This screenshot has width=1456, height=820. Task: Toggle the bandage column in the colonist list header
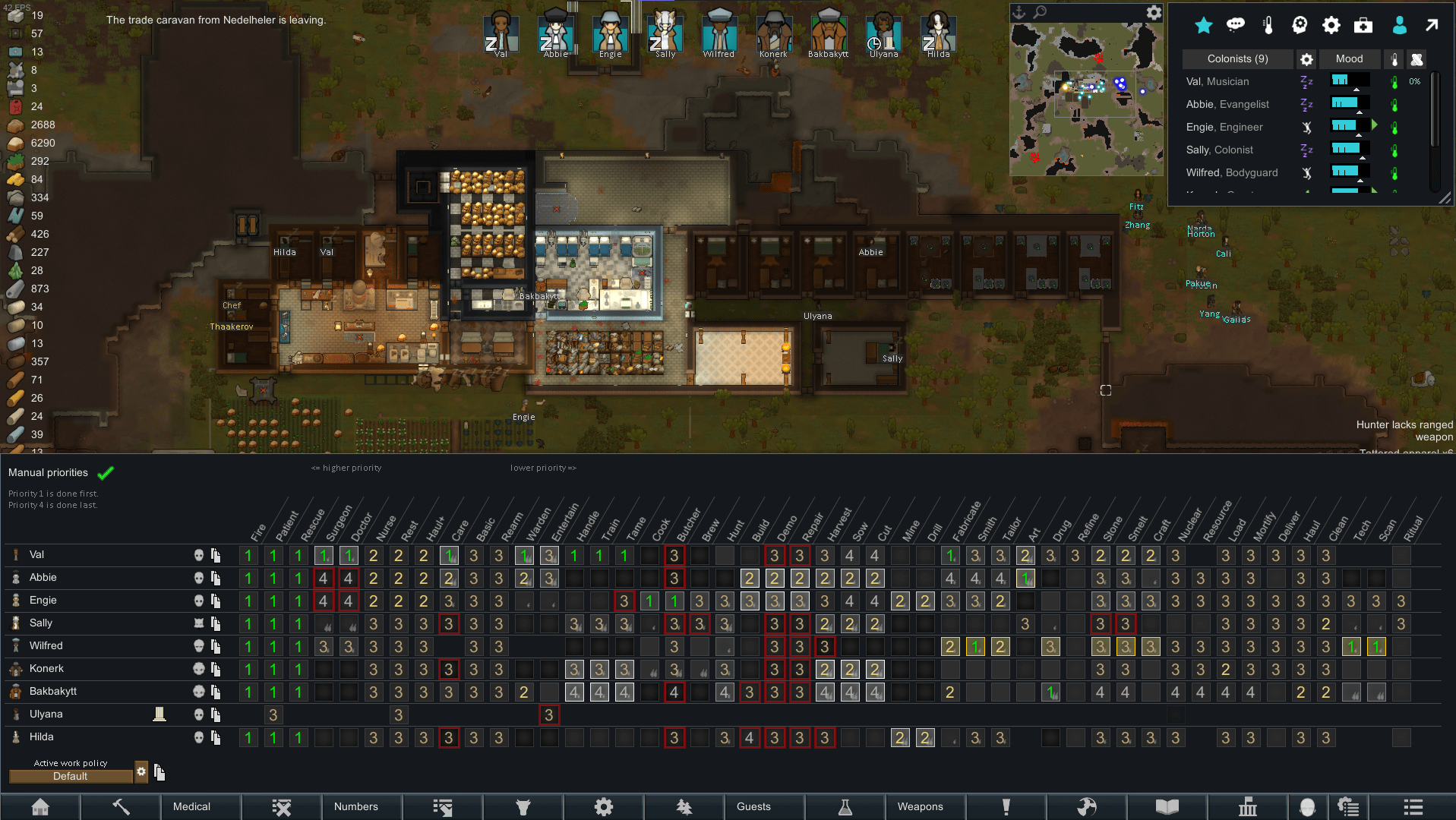coord(1417,59)
